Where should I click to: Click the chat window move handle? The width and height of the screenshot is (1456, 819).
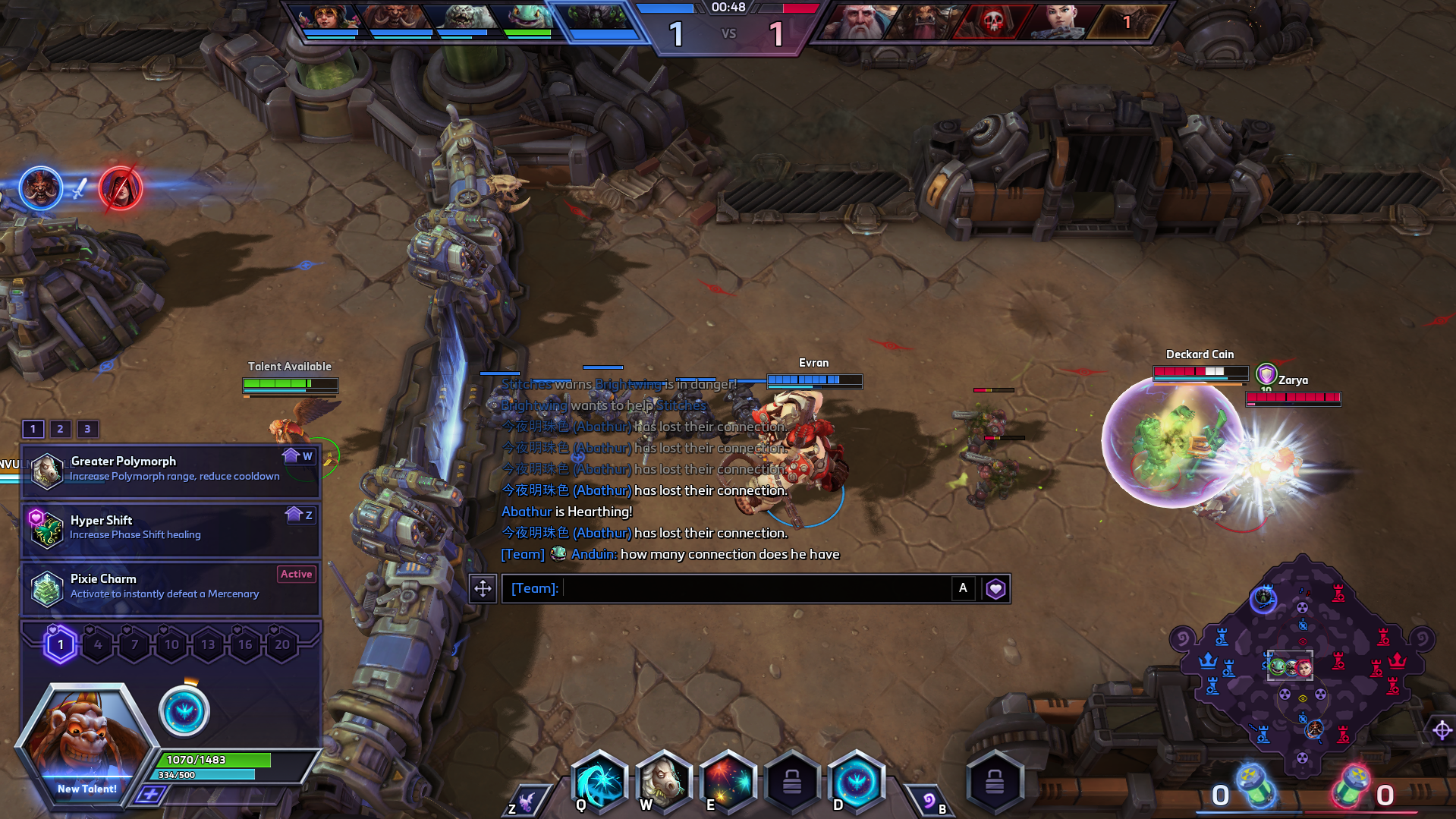[x=483, y=588]
